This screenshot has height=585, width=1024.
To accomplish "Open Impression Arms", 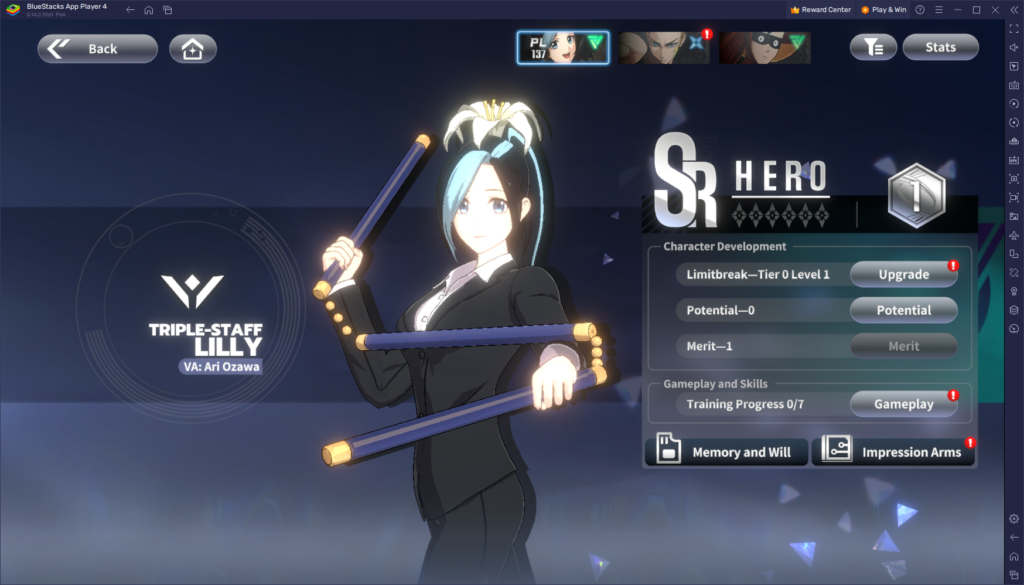I will pos(893,452).
